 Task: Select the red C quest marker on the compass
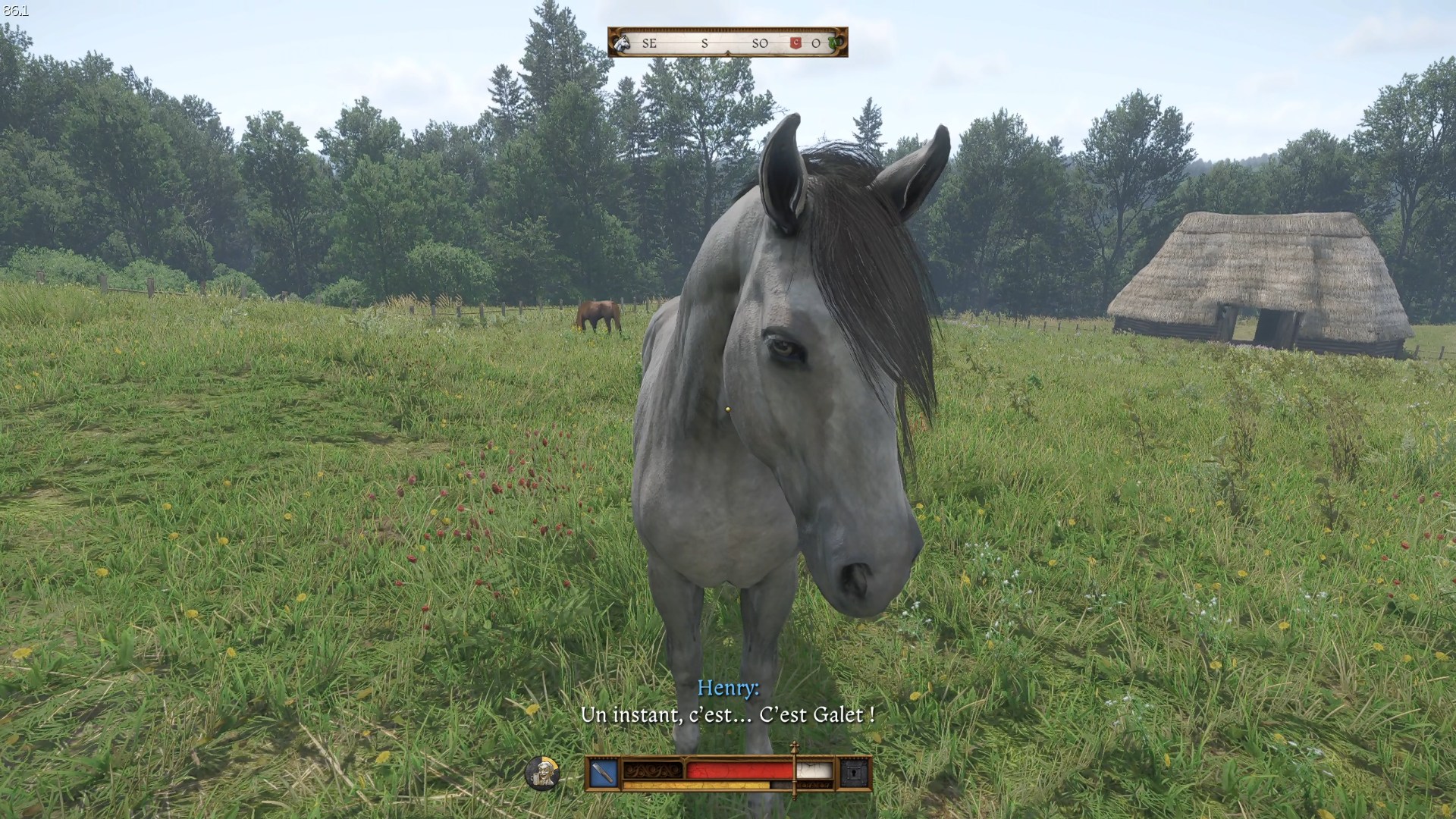[795, 42]
